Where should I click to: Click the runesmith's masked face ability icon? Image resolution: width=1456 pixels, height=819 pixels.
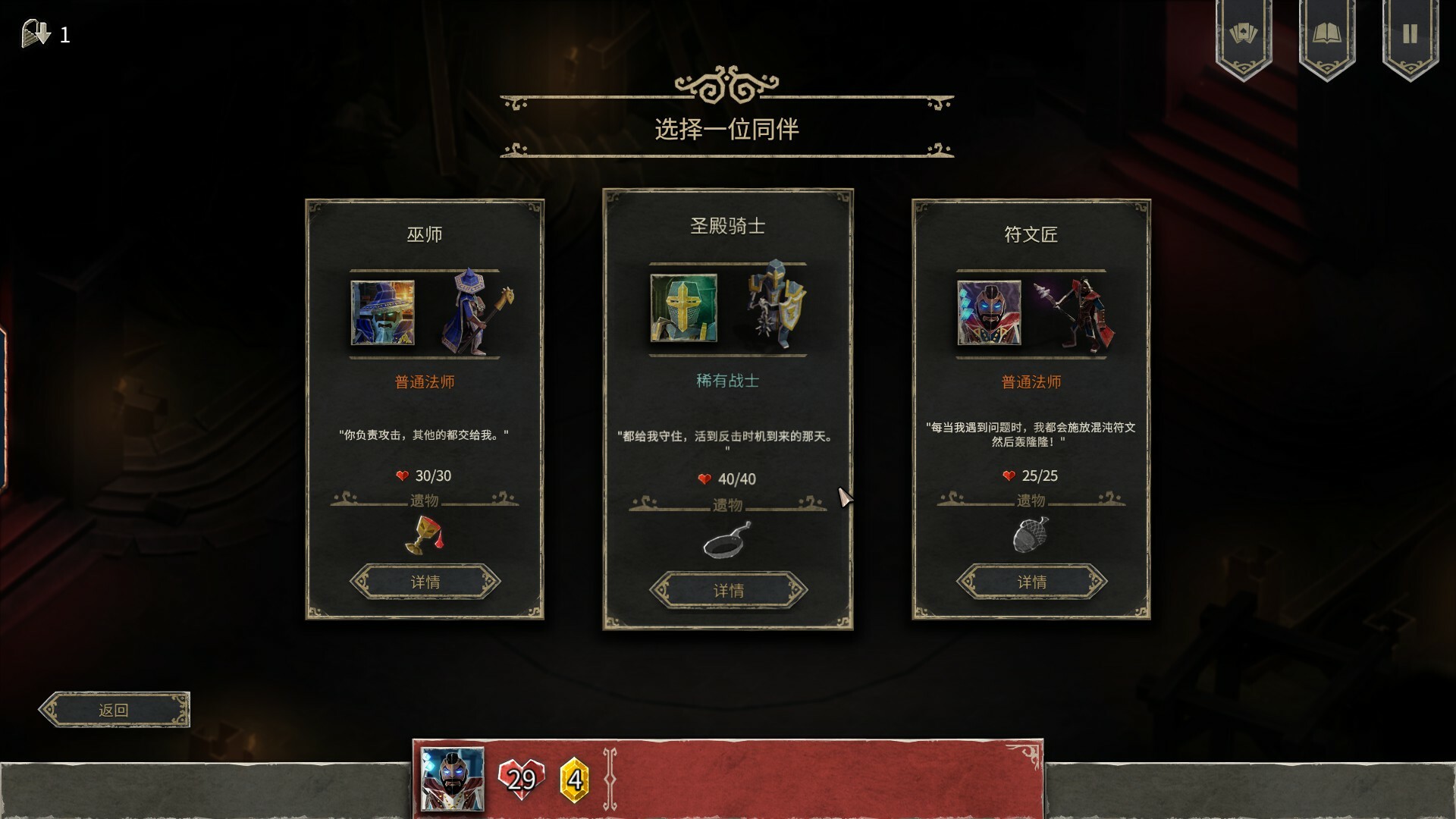[990, 313]
